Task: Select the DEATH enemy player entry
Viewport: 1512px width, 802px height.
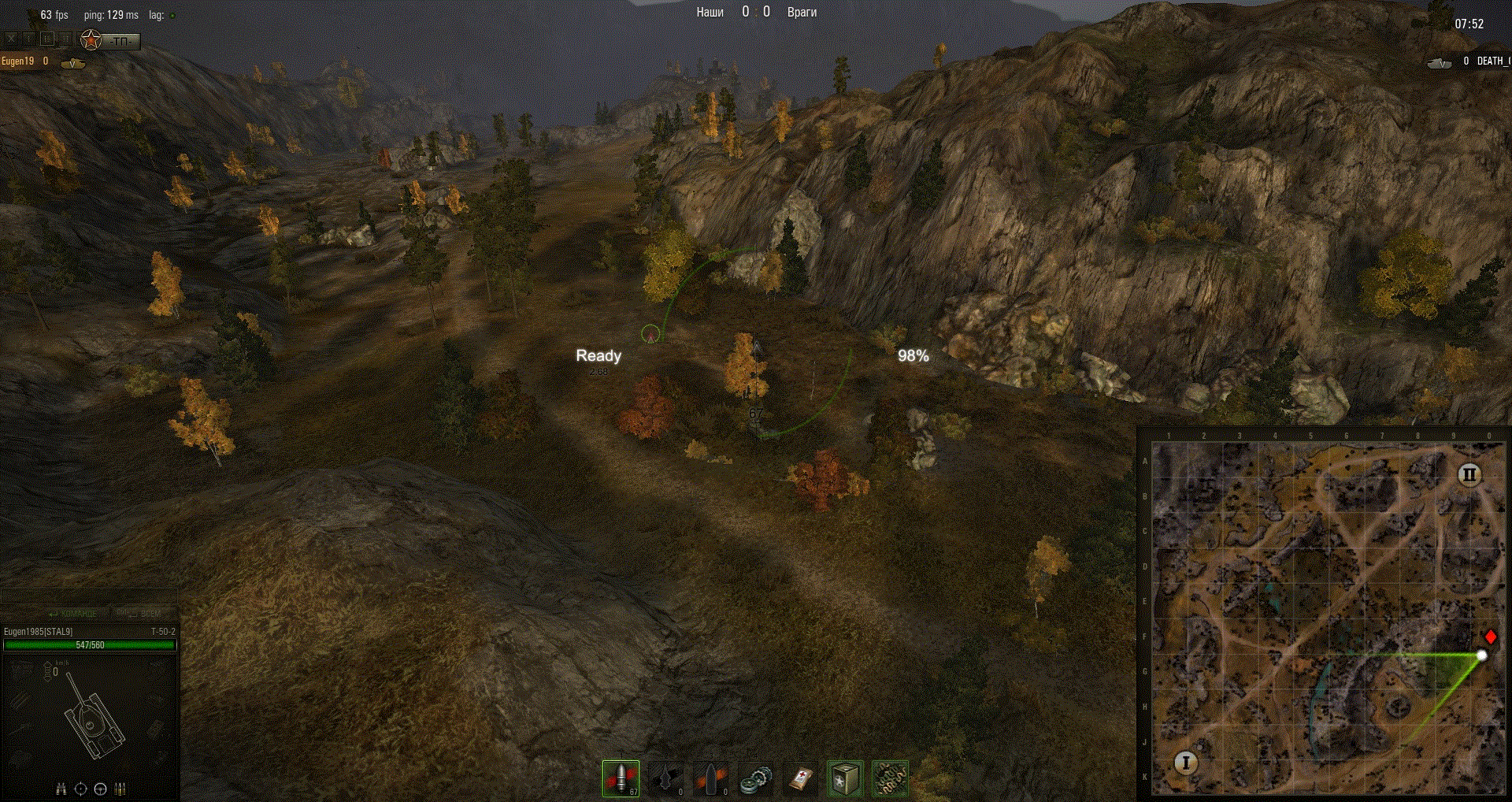Action: click(x=1492, y=61)
